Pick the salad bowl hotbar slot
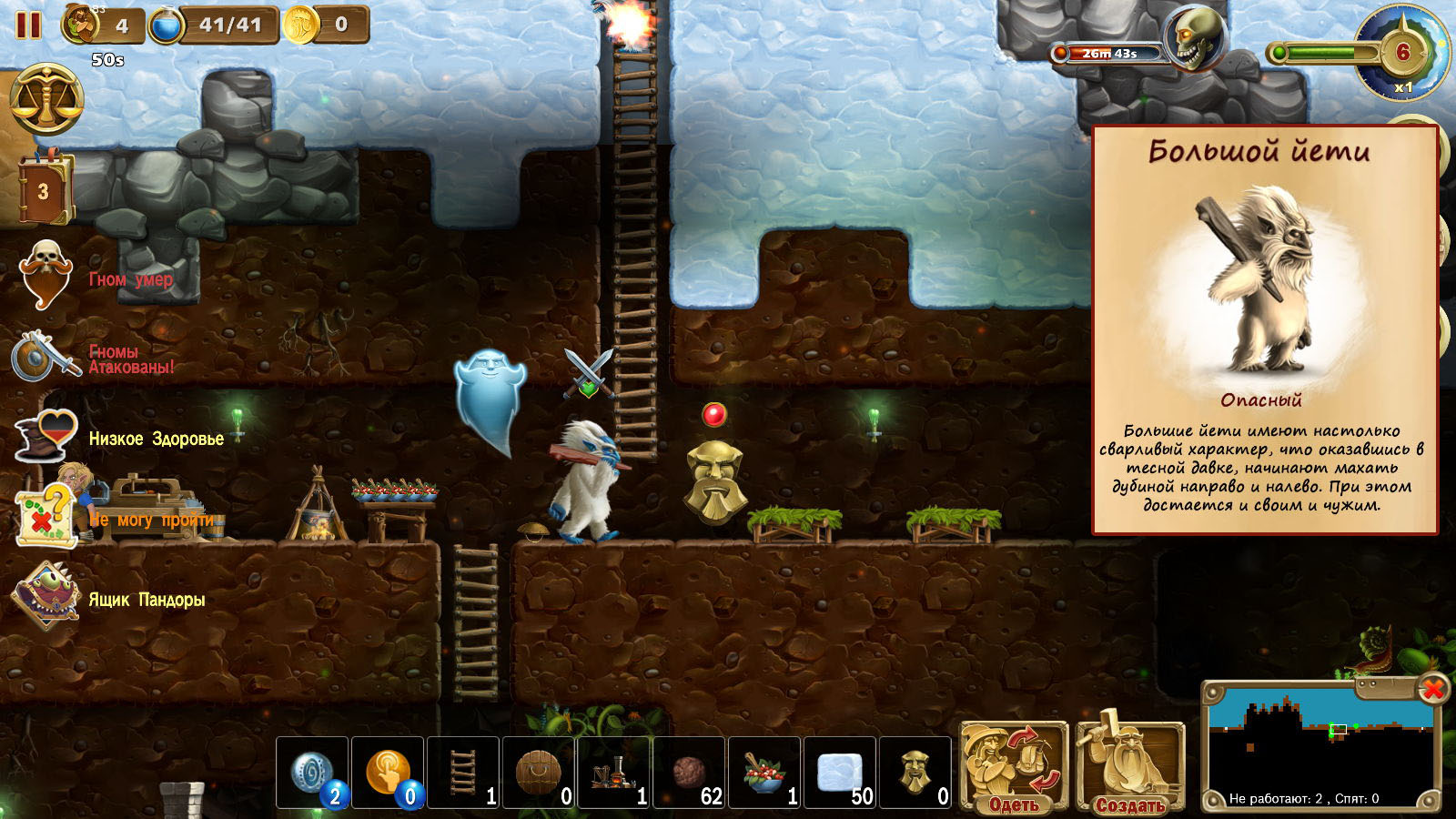The width and height of the screenshot is (1456, 819). 764,773
